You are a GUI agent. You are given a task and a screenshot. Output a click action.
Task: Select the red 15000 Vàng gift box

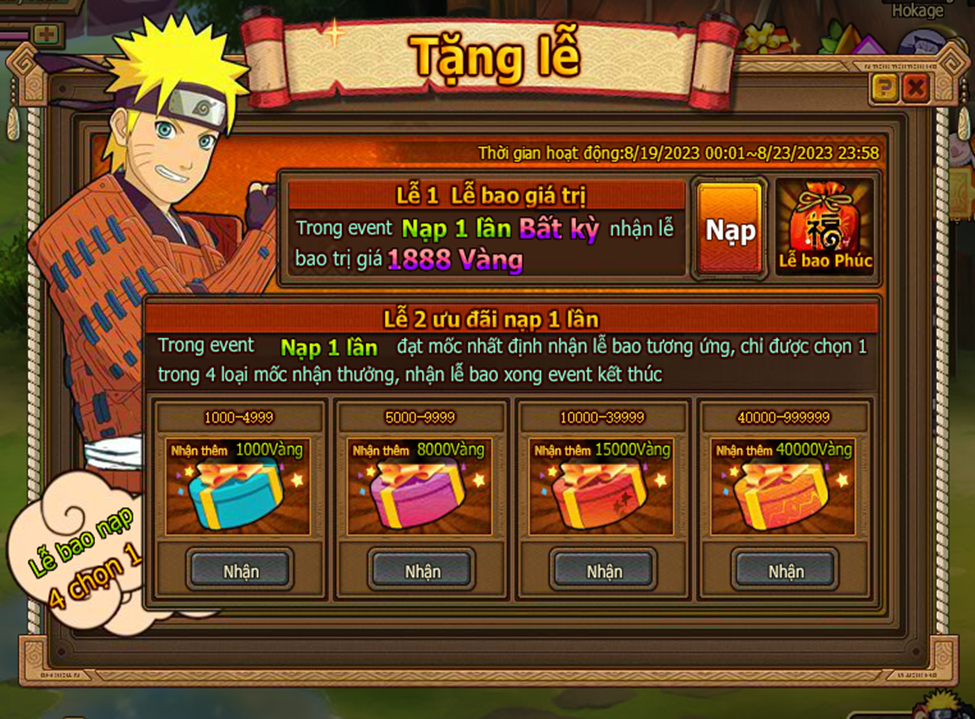pyautogui.click(x=602, y=496)
